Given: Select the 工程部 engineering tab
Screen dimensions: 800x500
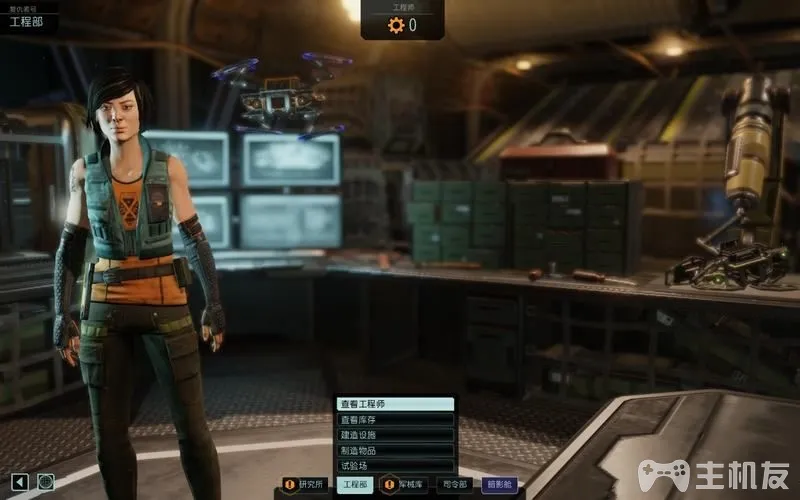Looking at the screenshot, I should tap(356, 484).
